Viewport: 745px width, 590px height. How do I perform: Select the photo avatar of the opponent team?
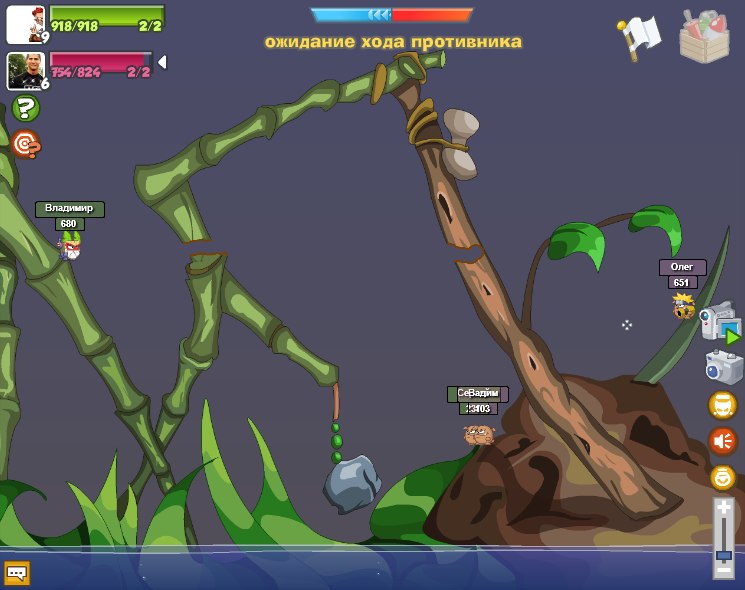click(25, 71)
